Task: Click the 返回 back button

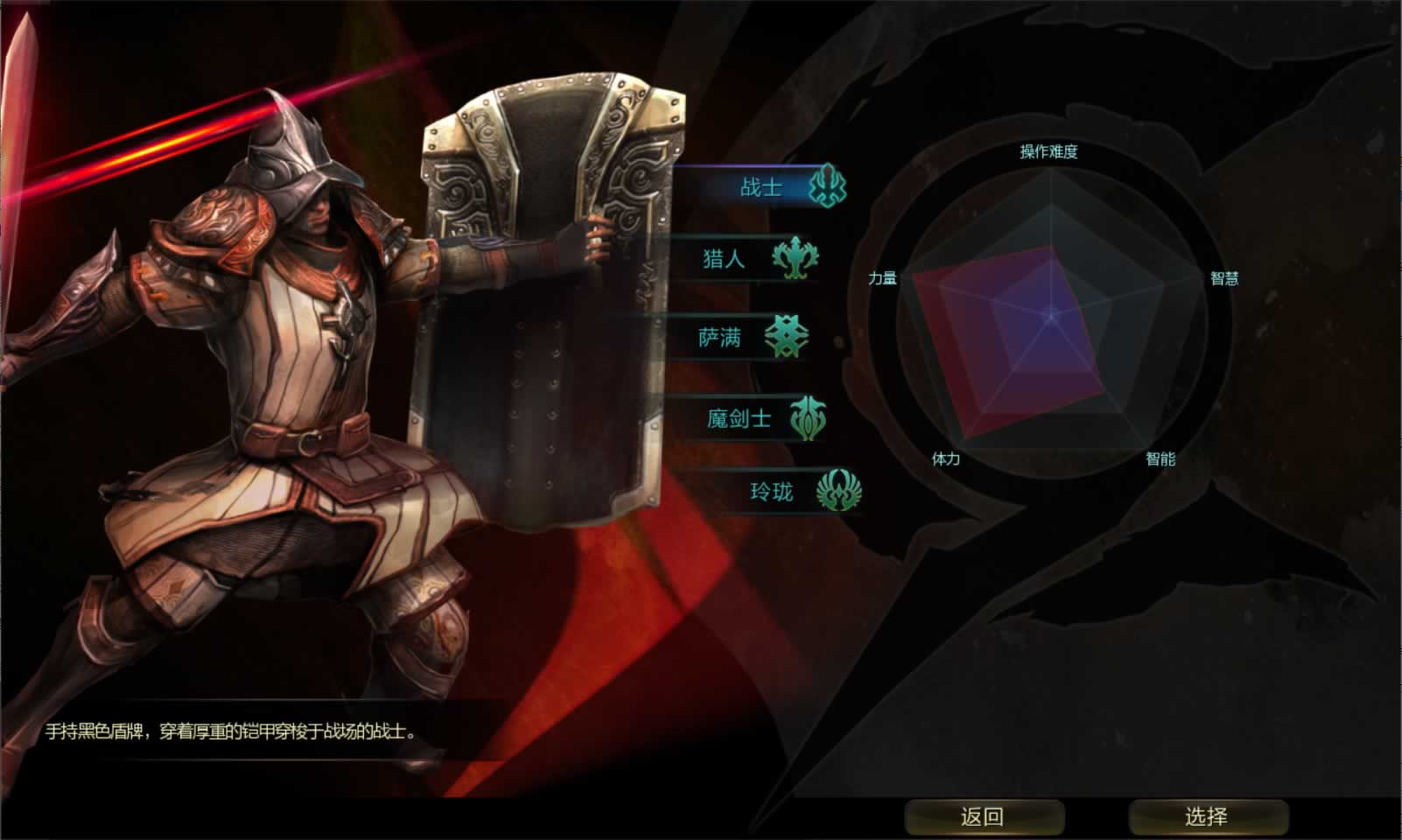Action: click(x=983, y=816)
